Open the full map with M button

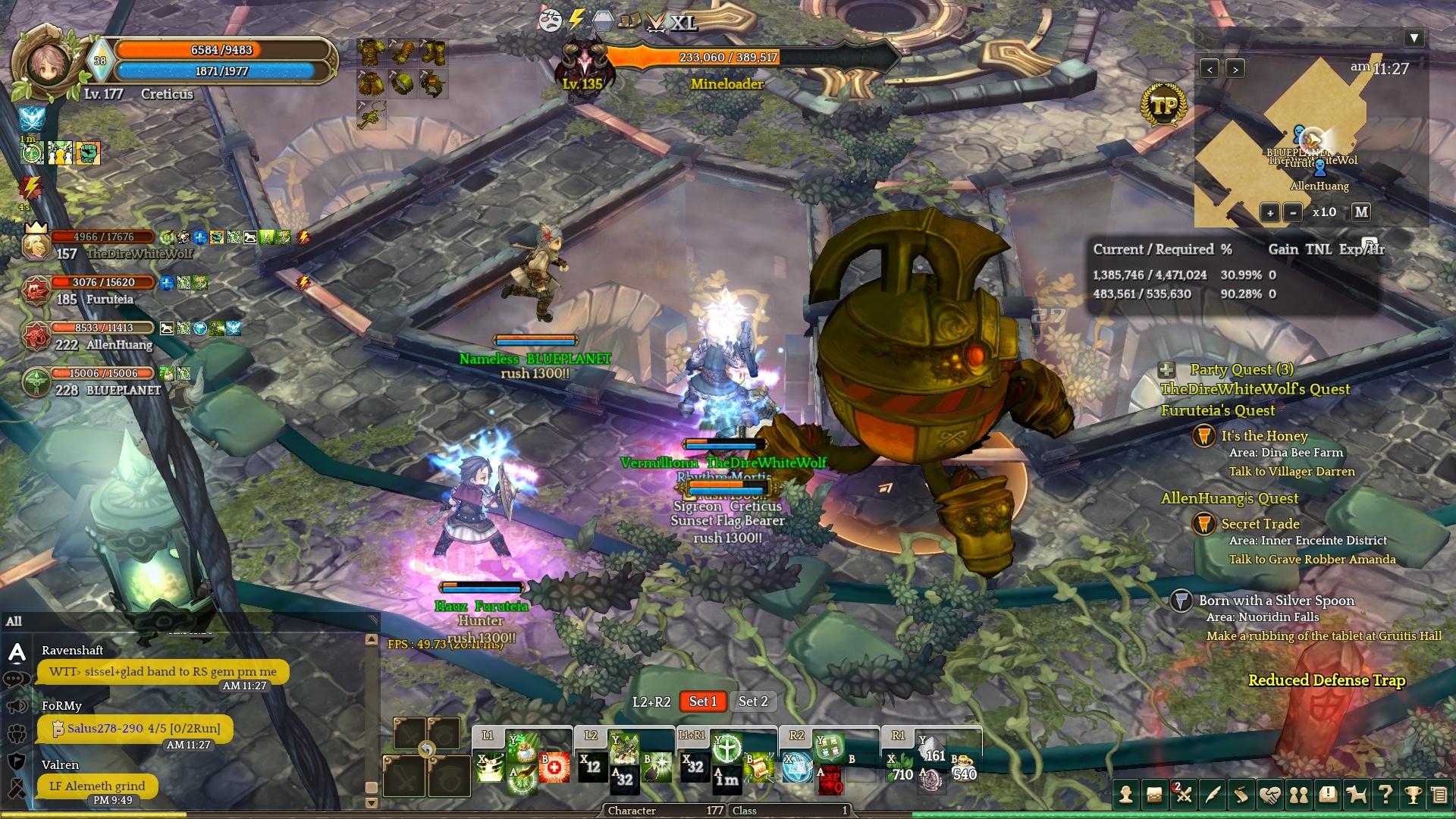[1361, 212]
